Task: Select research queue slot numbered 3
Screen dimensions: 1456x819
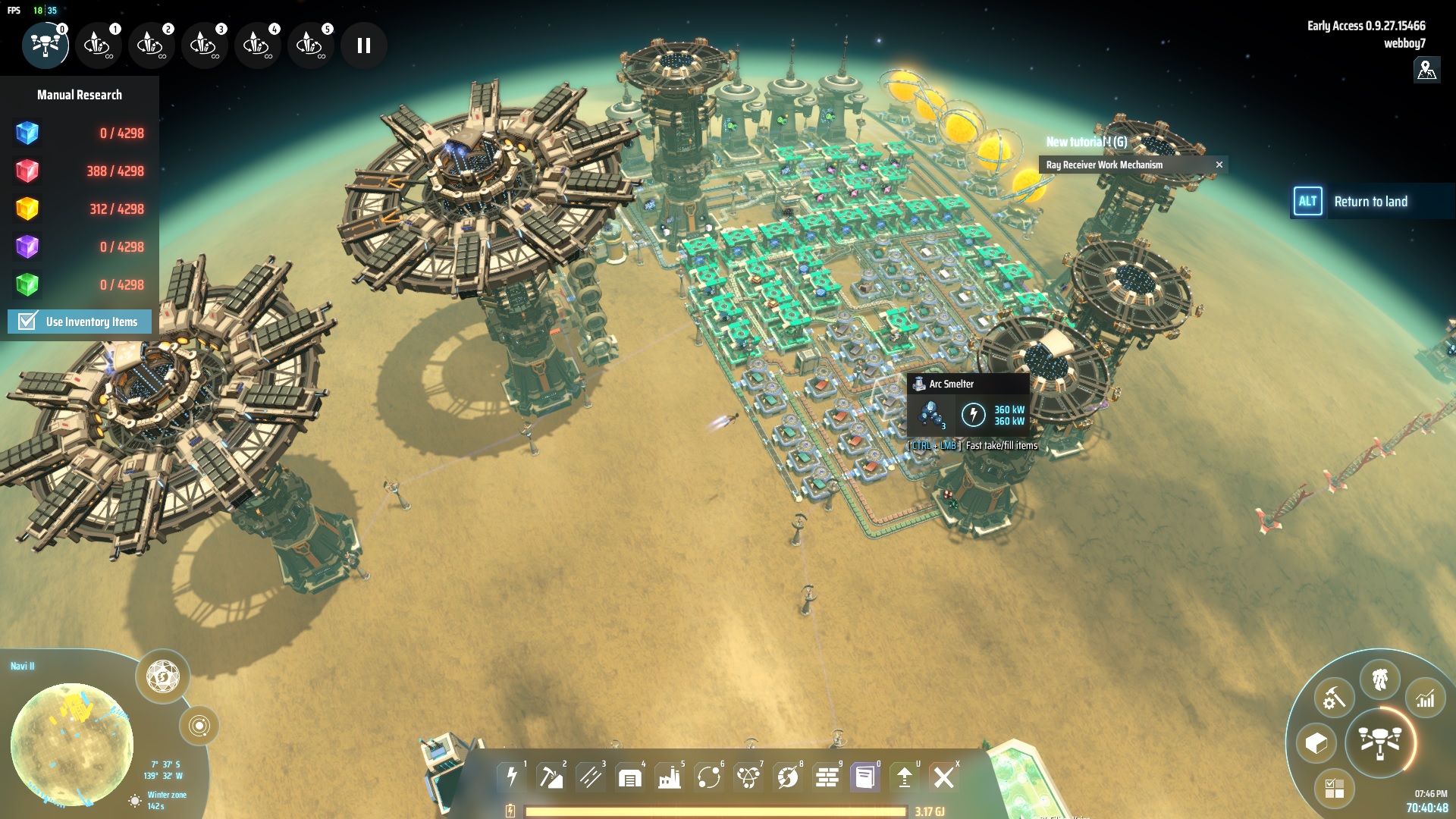Action: [204, 45]
